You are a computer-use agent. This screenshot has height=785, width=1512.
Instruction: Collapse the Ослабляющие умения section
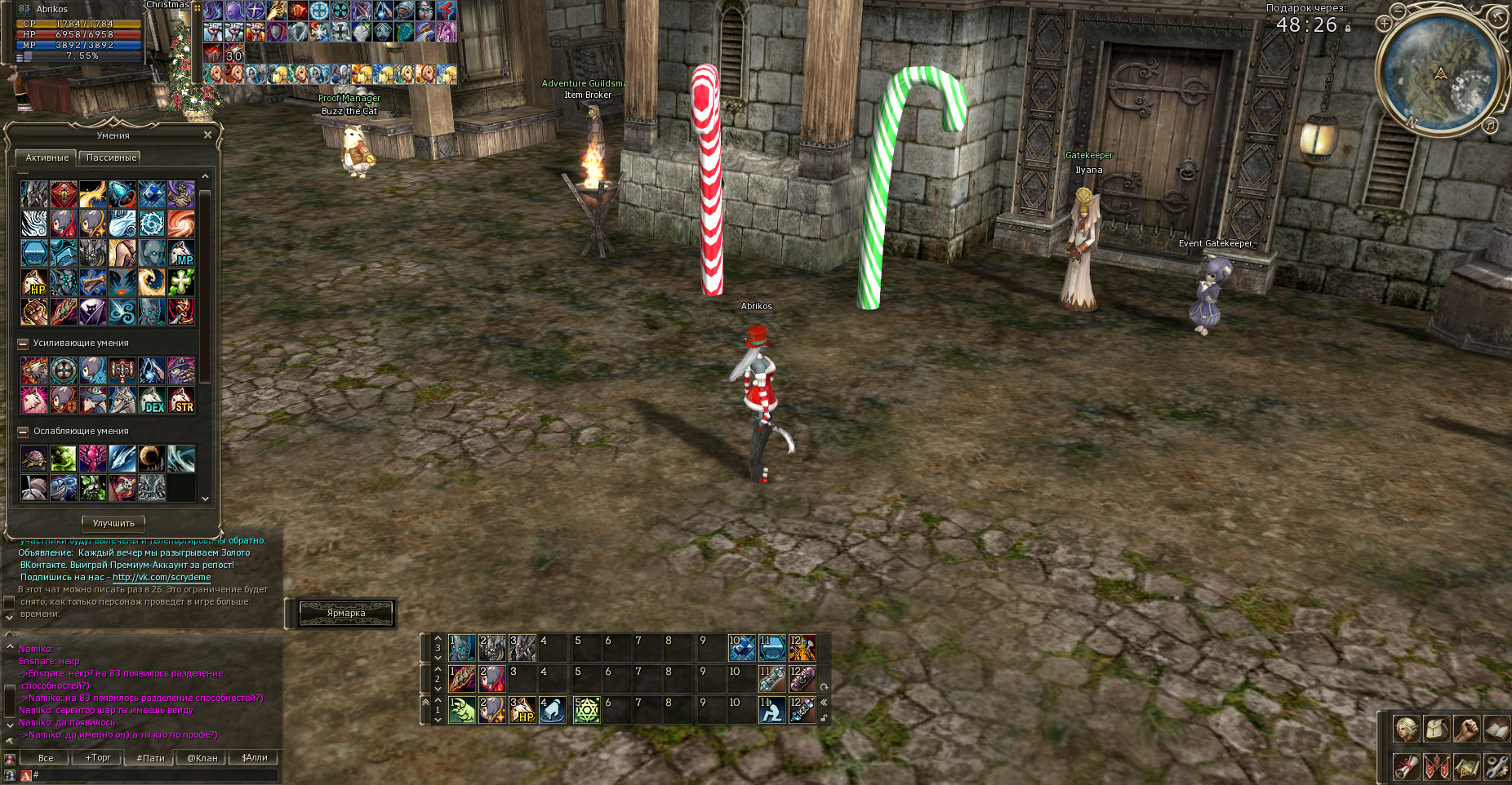coord(23,432)
